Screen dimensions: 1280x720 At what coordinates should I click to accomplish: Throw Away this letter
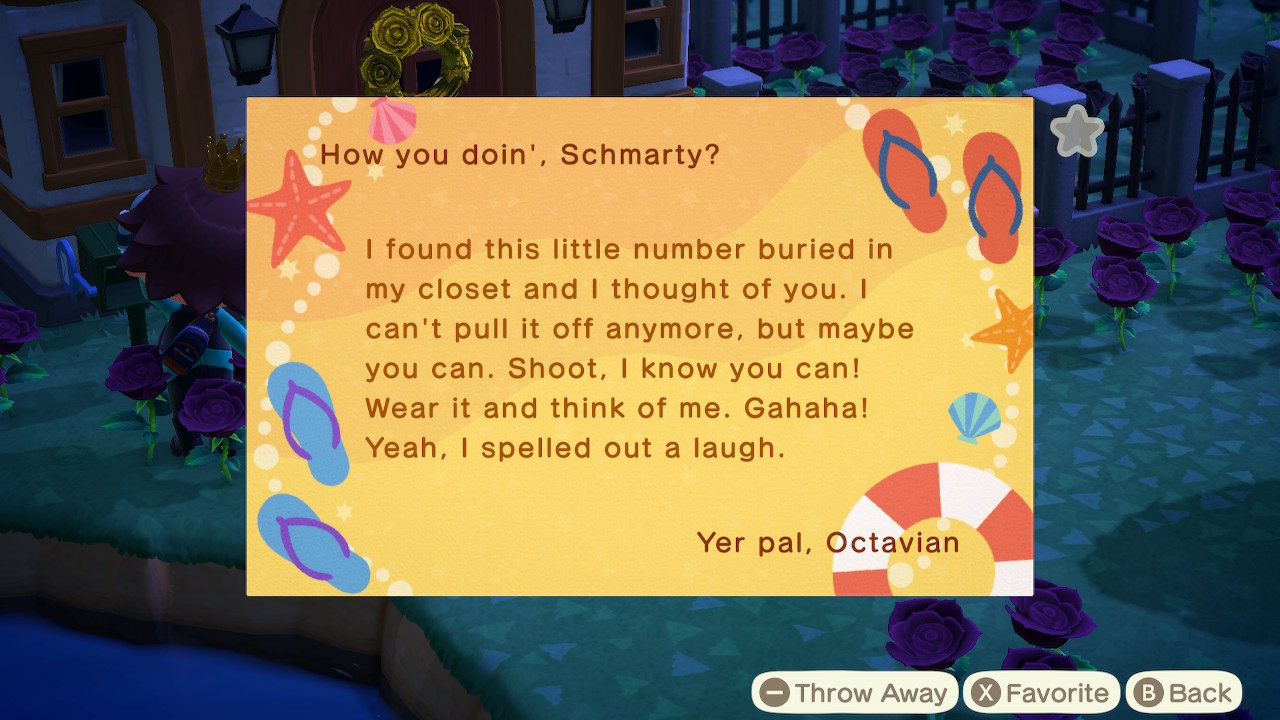tap(855, 693)
